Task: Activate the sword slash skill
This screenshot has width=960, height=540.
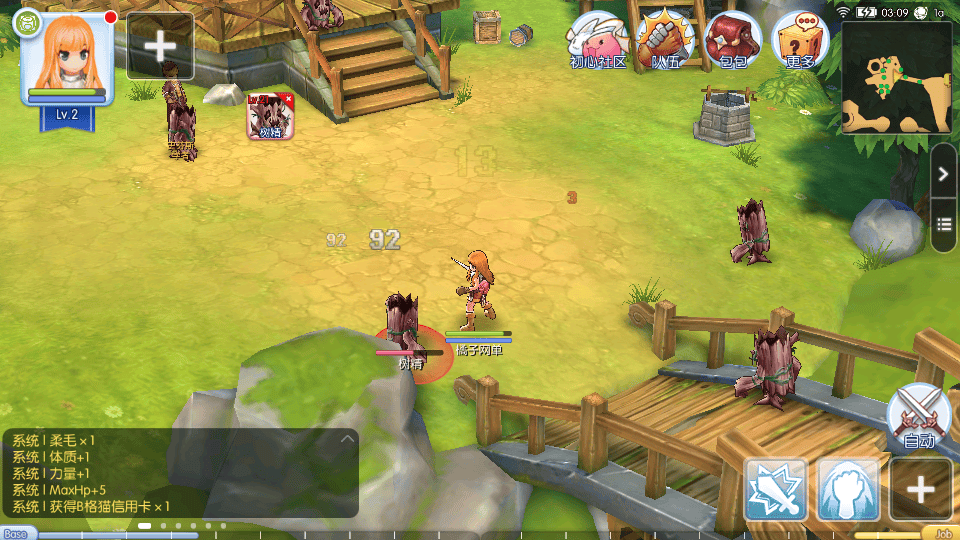Action: 776,489
